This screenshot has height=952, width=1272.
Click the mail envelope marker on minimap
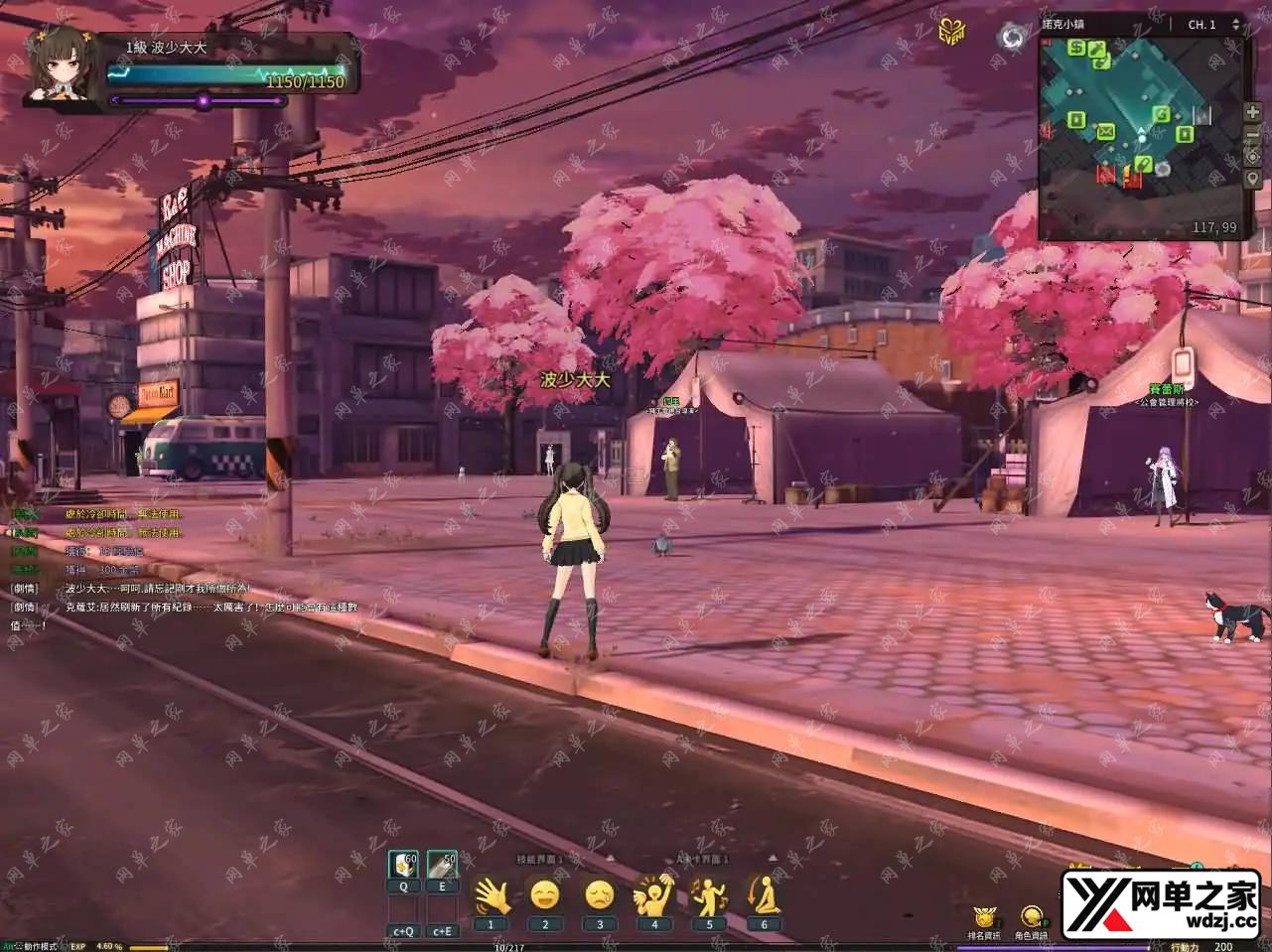click(1104, 130)
